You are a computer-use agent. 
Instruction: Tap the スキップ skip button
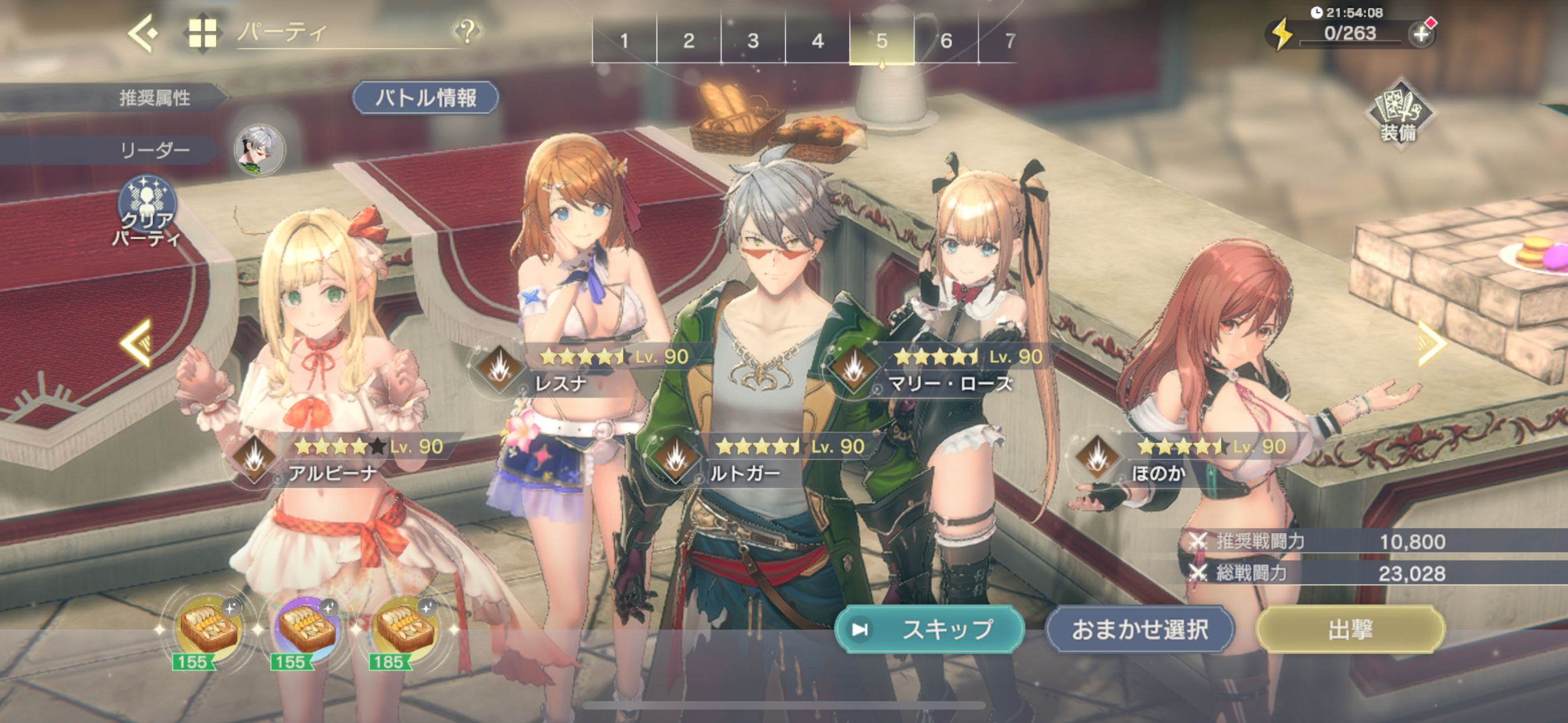[x=929, y=629]
